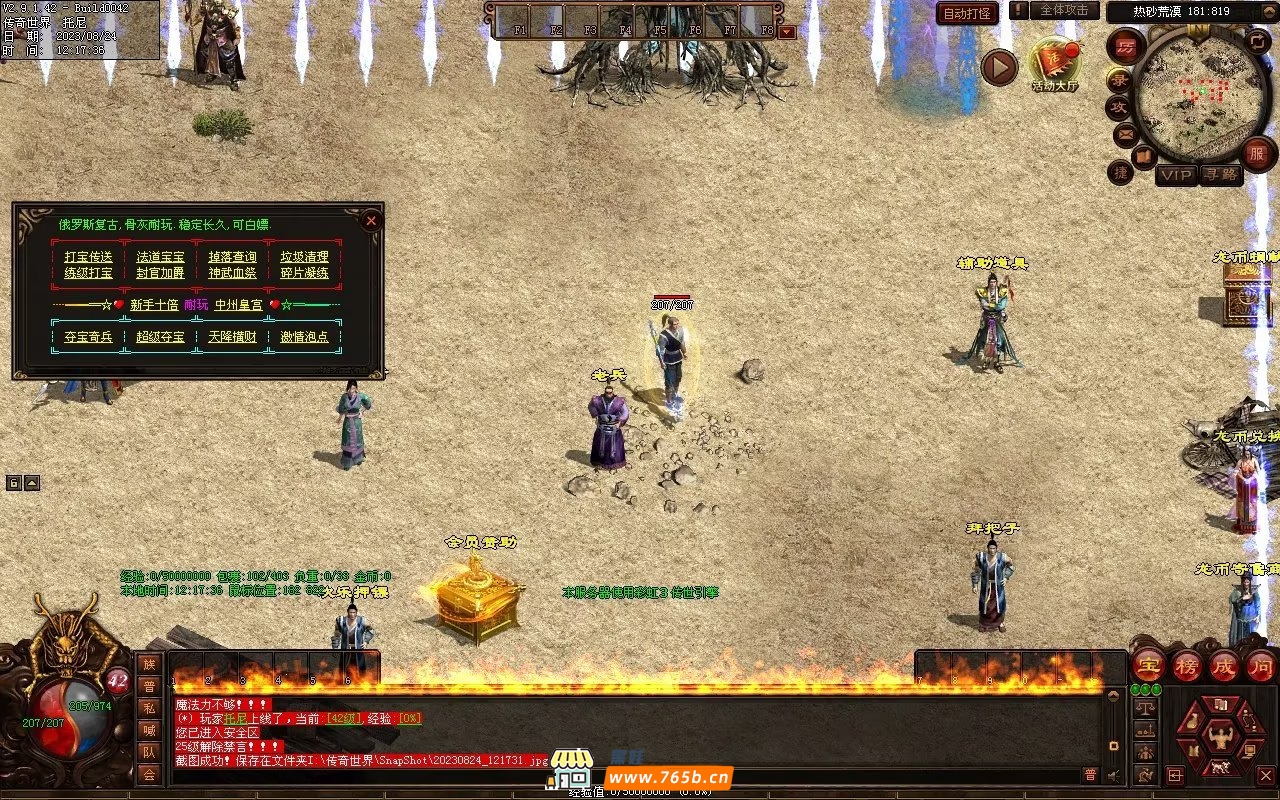Open the character sheet muscle-man icon
Screen dimensions: 1280x800
click(1220, 739)
